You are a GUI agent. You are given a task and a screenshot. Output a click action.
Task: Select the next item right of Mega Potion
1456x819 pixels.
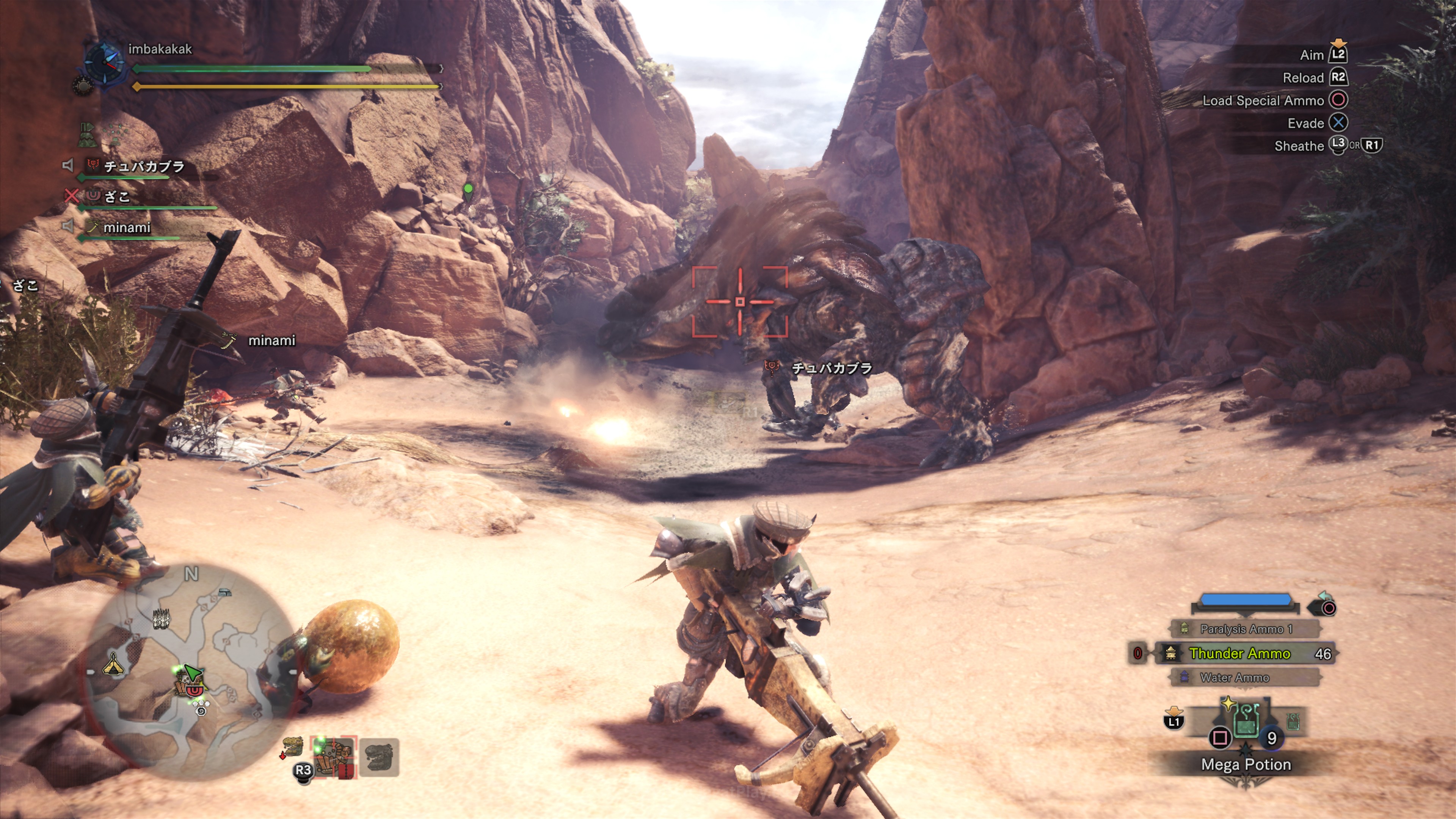[x=1293, y=721]
